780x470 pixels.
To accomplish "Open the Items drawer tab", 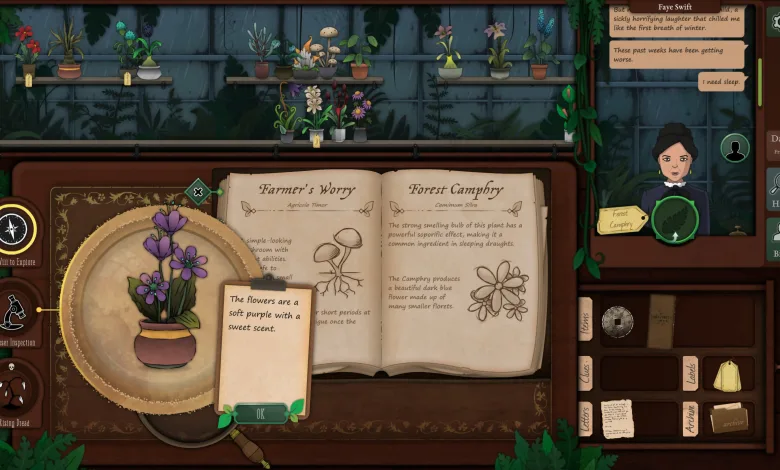I will (x=586, y=320).
